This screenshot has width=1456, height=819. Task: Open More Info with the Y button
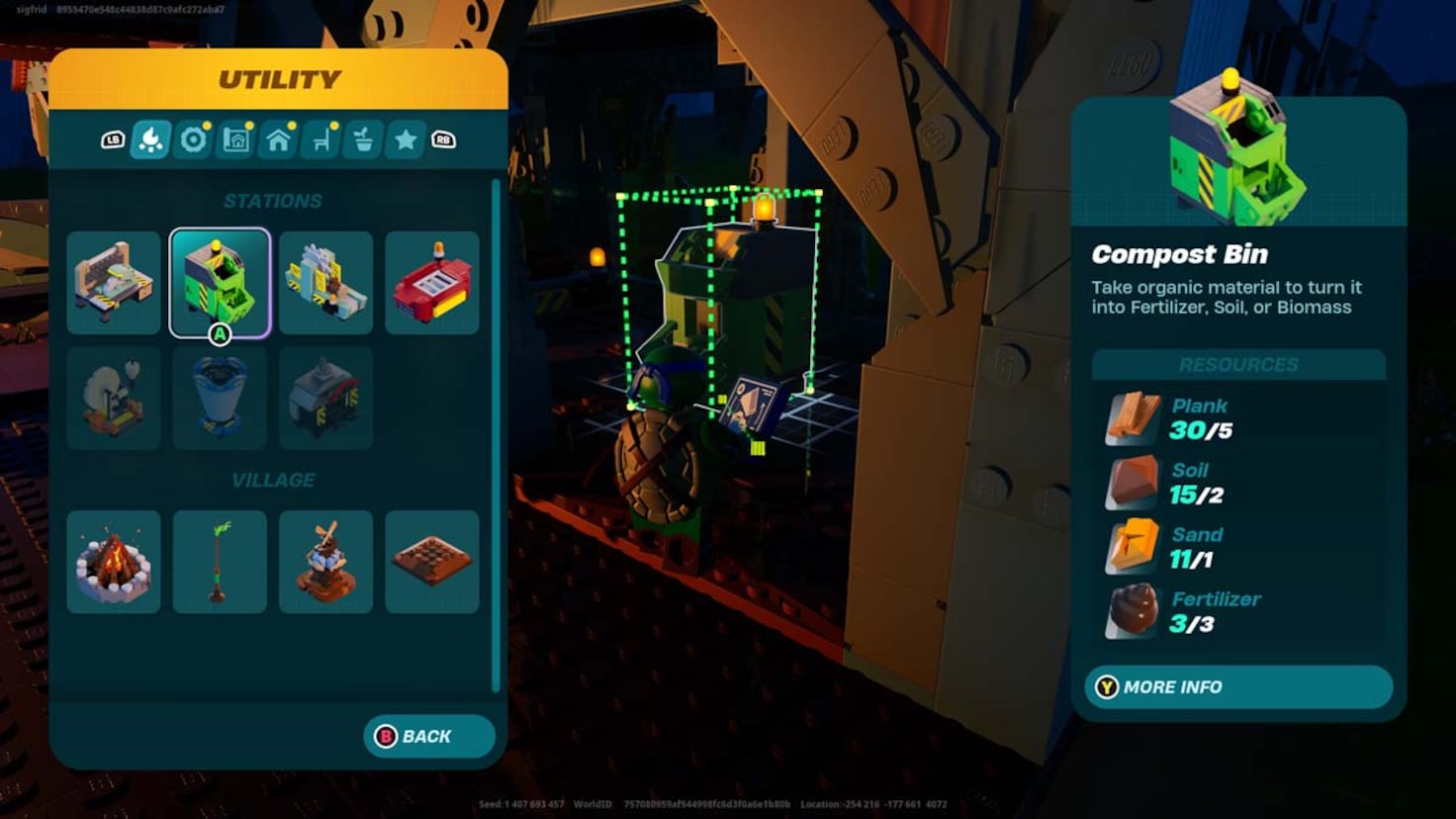[1235, 686]
